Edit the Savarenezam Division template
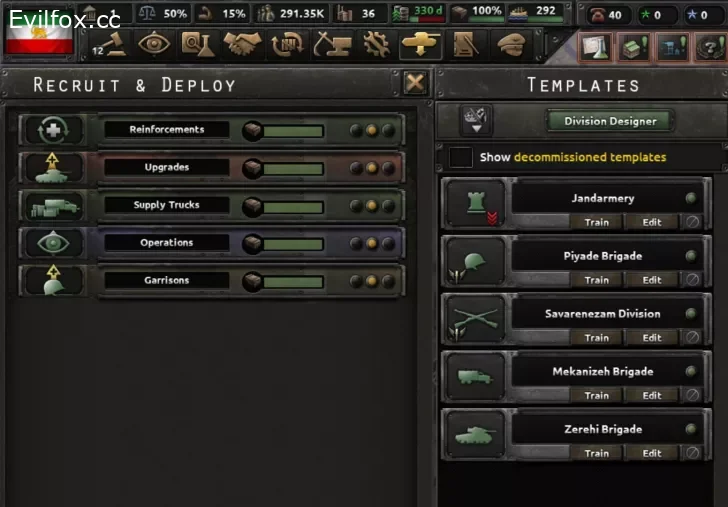Image resolution: width=728 pixels, height=507 pixels. tap(652, 337)
